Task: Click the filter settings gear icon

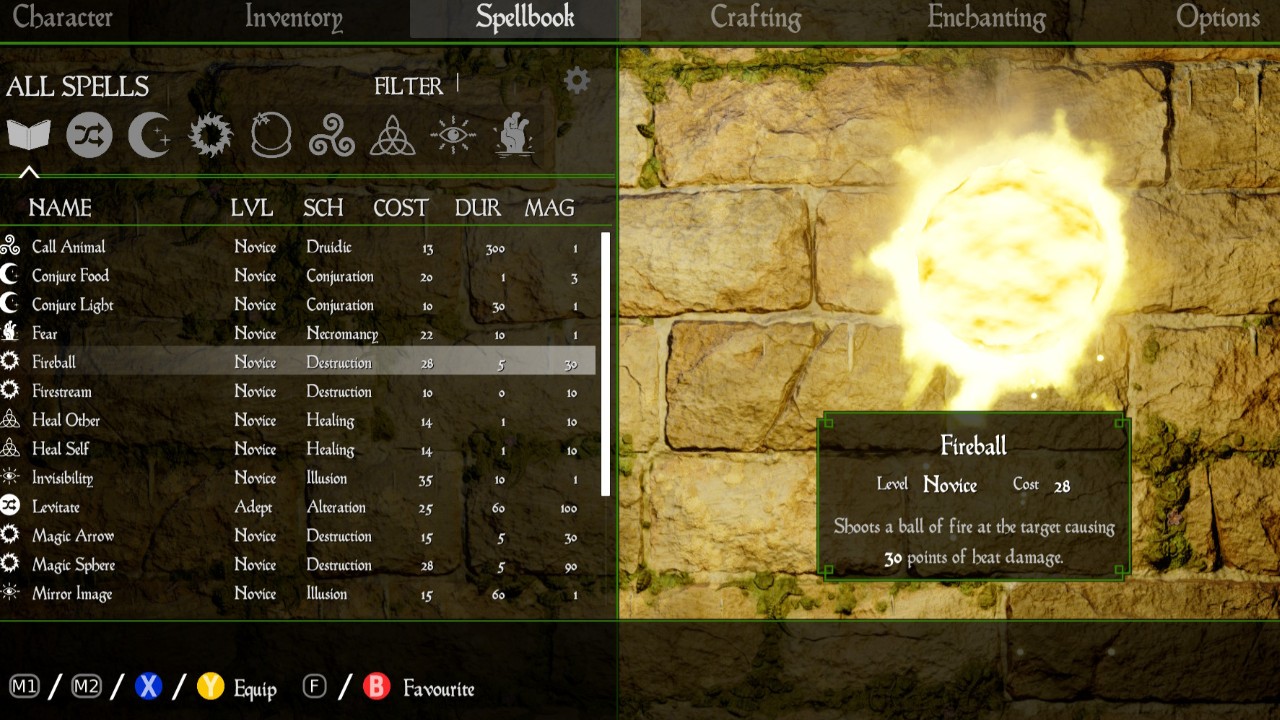Action: (577, 81)
